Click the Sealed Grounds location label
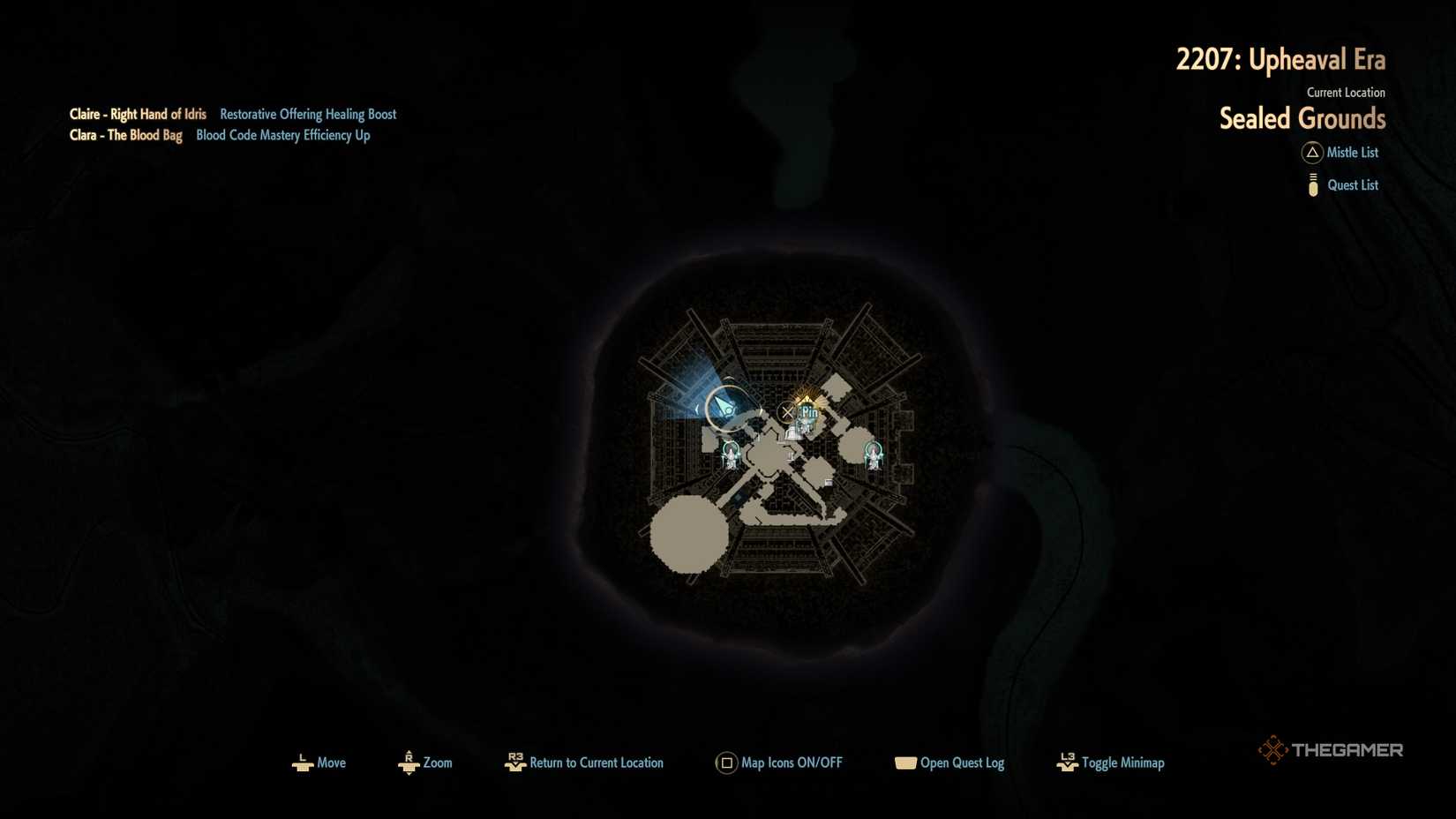The height and width of the screenshot is (819, 1456). [1302, 118]
